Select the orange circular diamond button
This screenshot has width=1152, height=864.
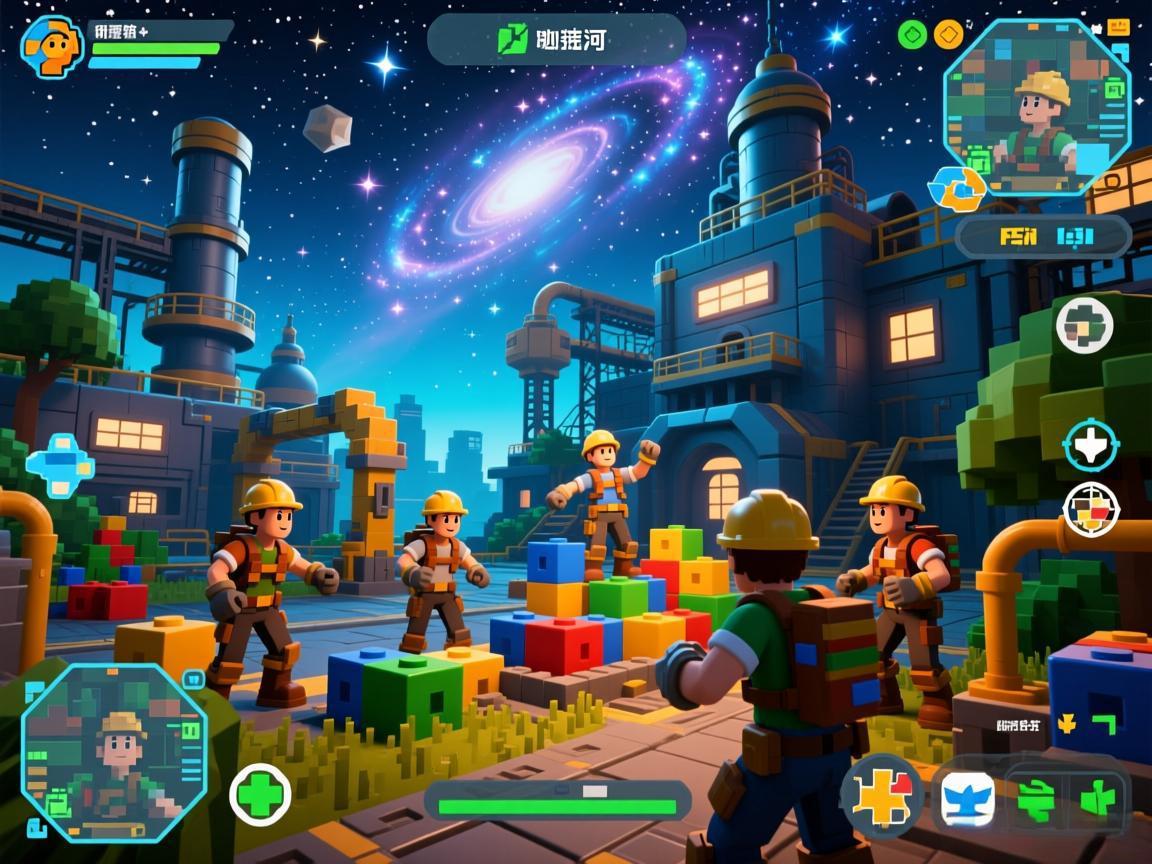[947, 35]
